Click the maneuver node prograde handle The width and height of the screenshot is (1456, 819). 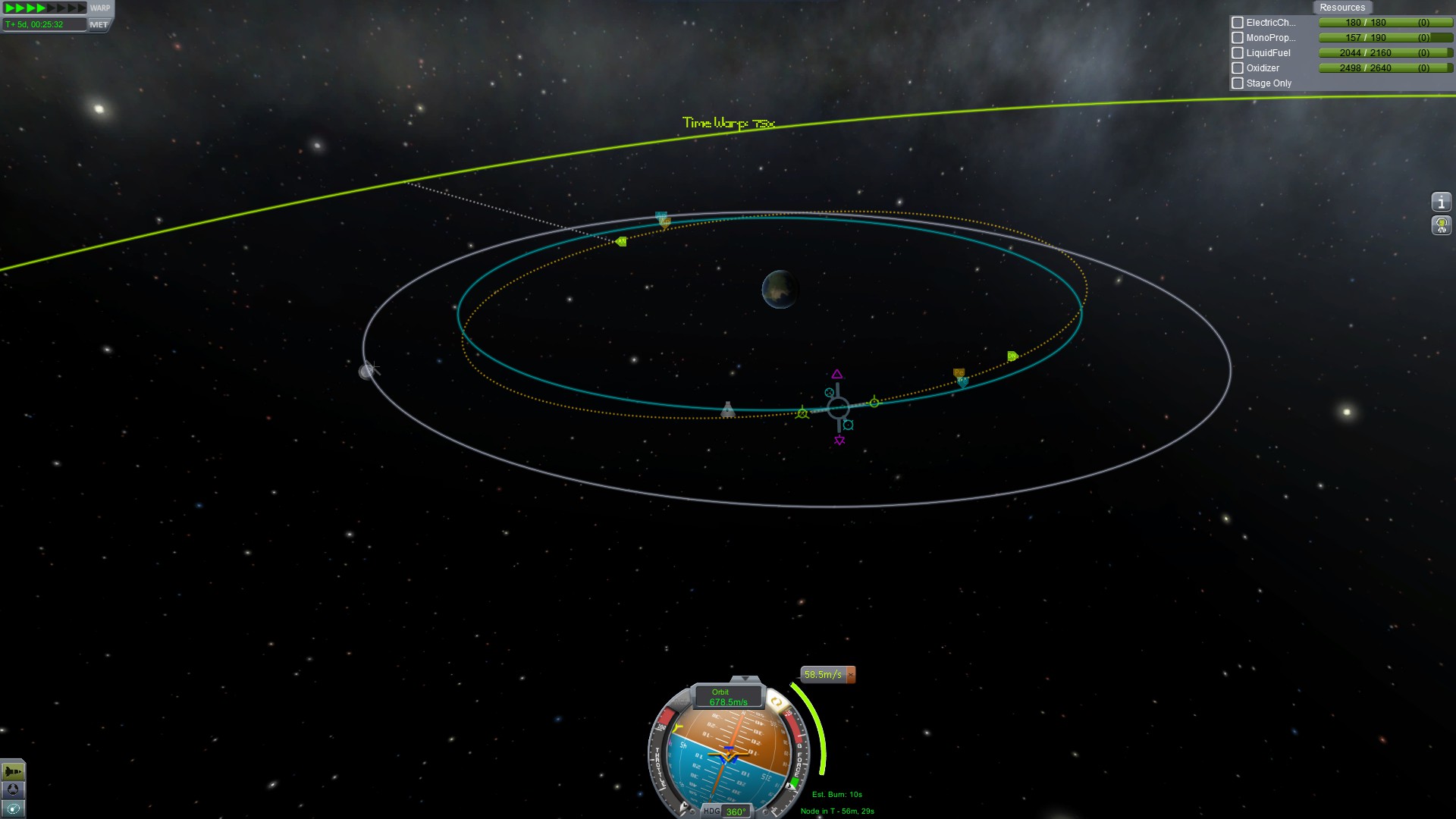[x=874, y=402]
